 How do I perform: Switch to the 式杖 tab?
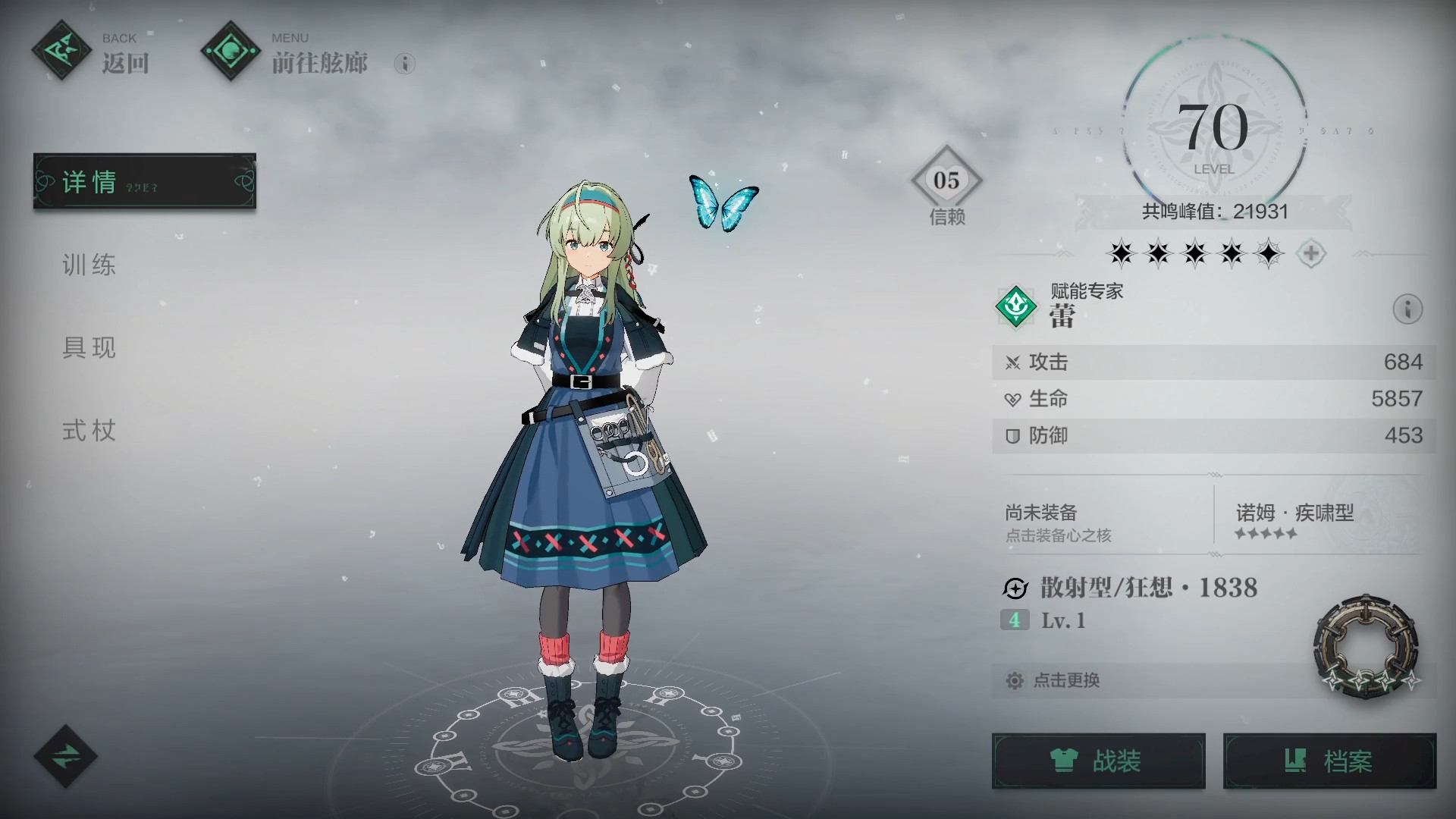tap(89, 431)
